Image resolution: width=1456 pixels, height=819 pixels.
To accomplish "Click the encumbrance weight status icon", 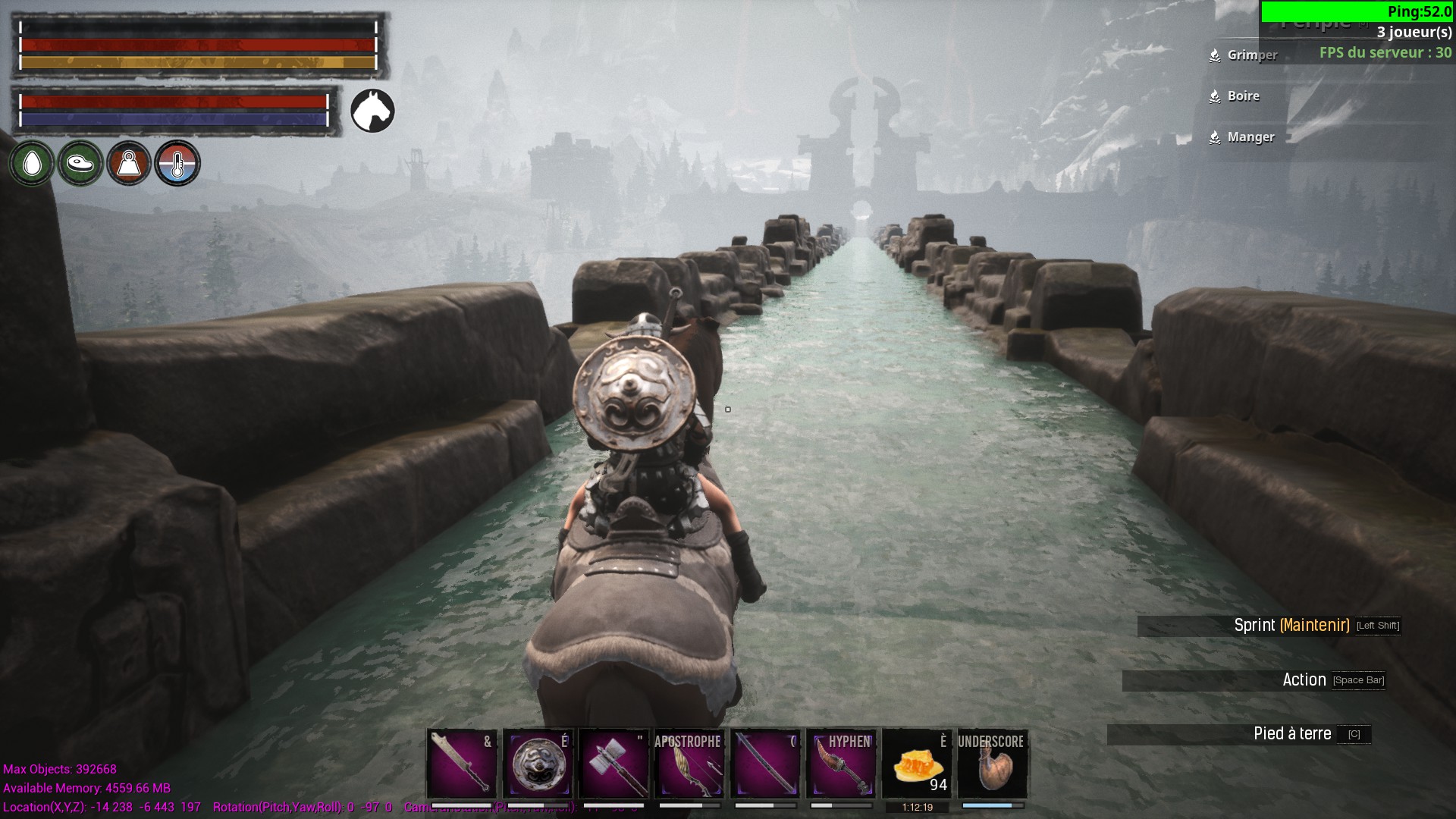I will [129, 163].
